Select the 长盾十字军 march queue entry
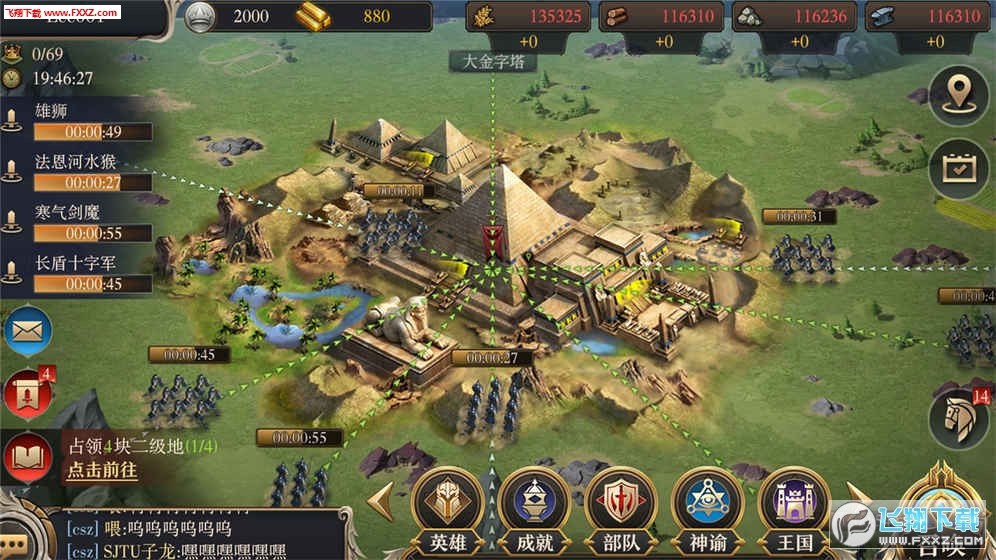 pyautogui.click(x=80, y=274)
